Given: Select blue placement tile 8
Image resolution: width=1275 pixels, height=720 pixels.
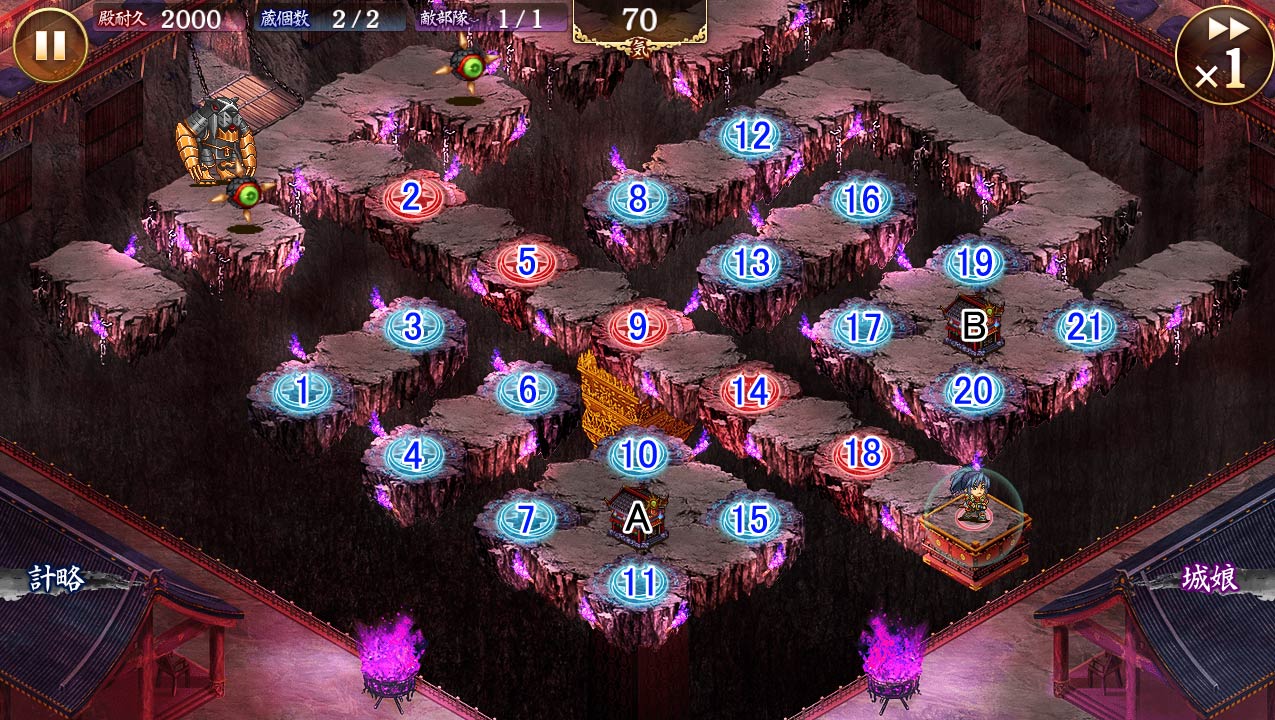Looking at the screenshot, I should tap(637, 199).
